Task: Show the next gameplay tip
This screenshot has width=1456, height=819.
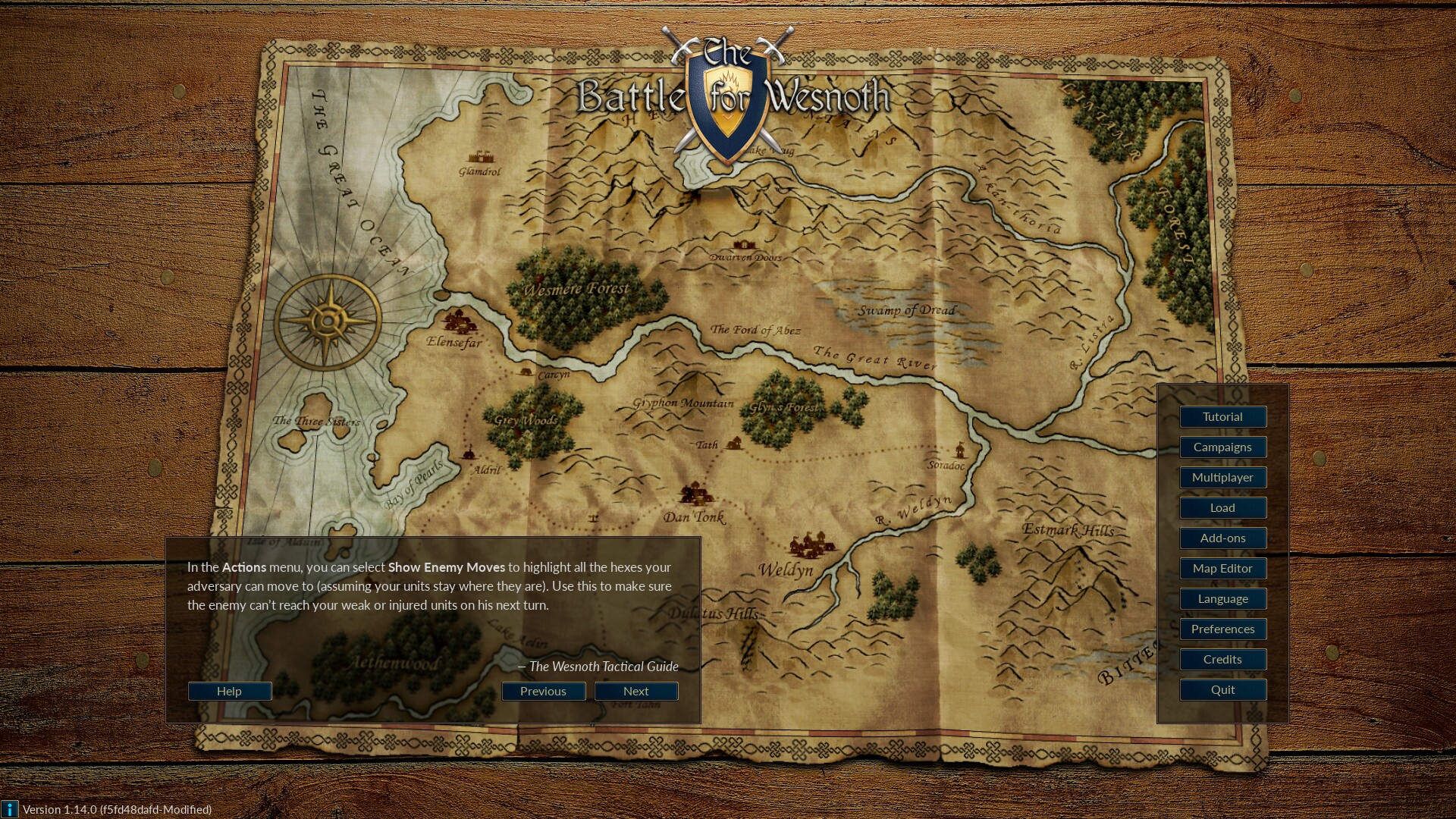Action: pyautogui.click(x=635, y=691)
